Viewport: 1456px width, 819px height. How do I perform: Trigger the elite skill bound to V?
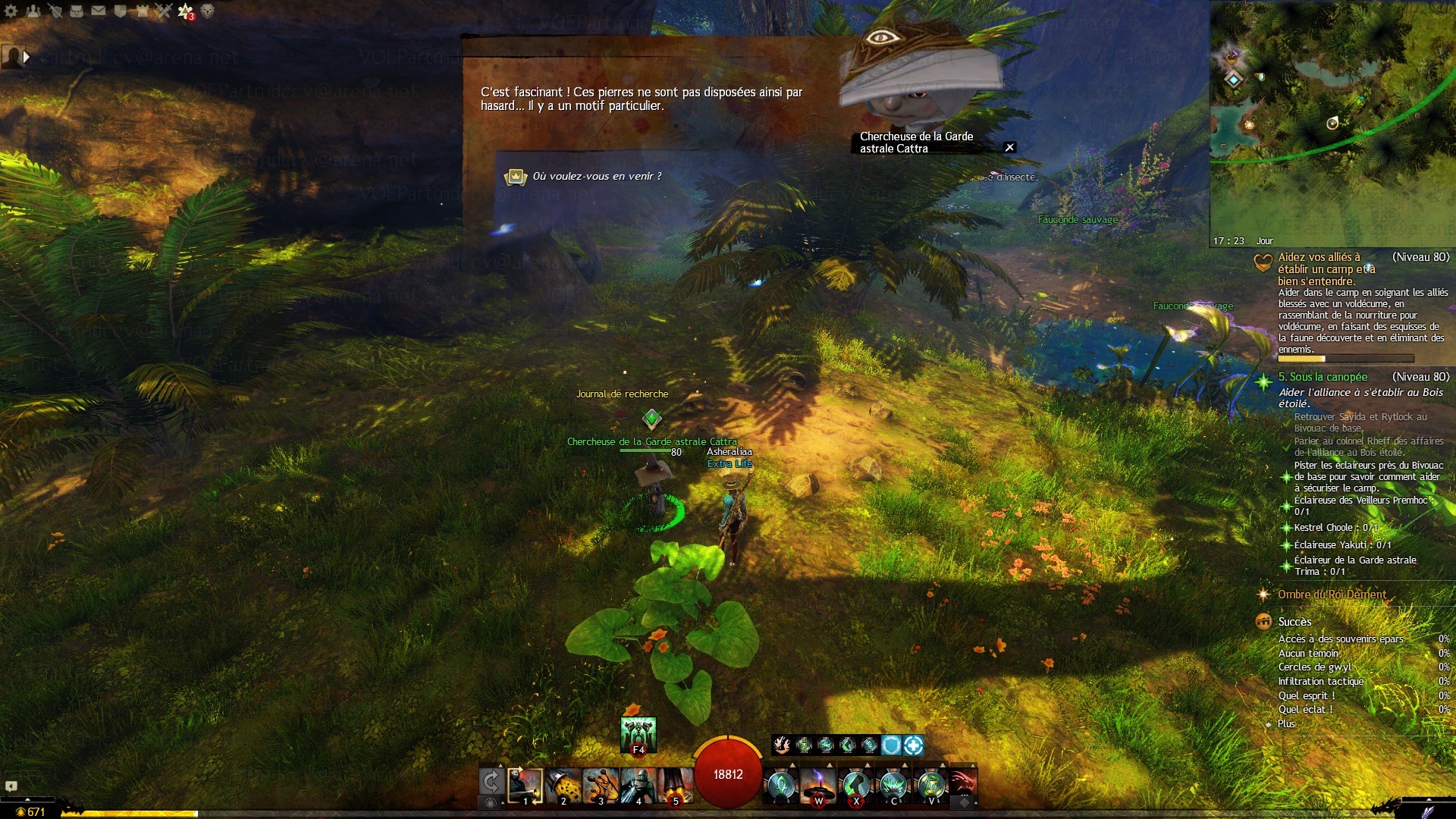pos(931,785)
